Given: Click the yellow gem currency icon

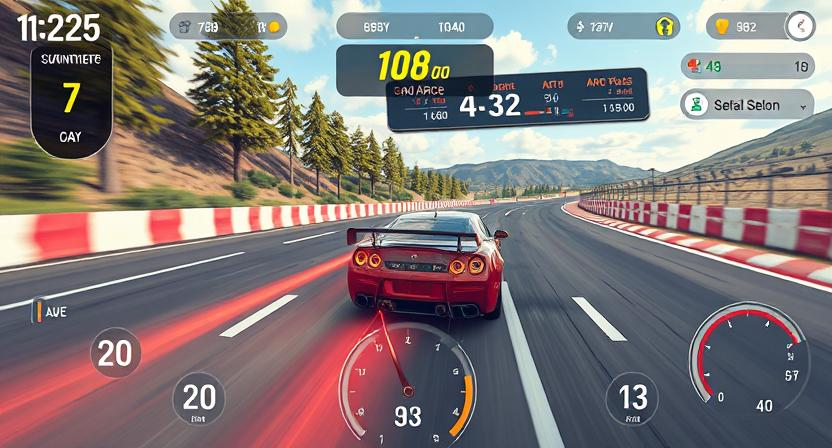Looking at the screenshot, I should pos(722,27).
